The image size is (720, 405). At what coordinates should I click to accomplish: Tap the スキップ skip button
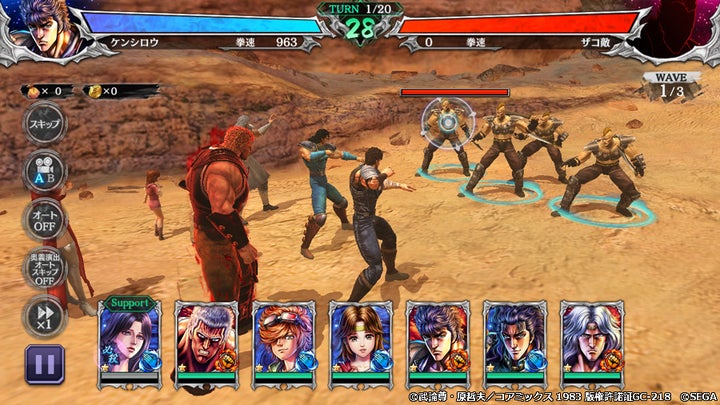coord(44,124)
